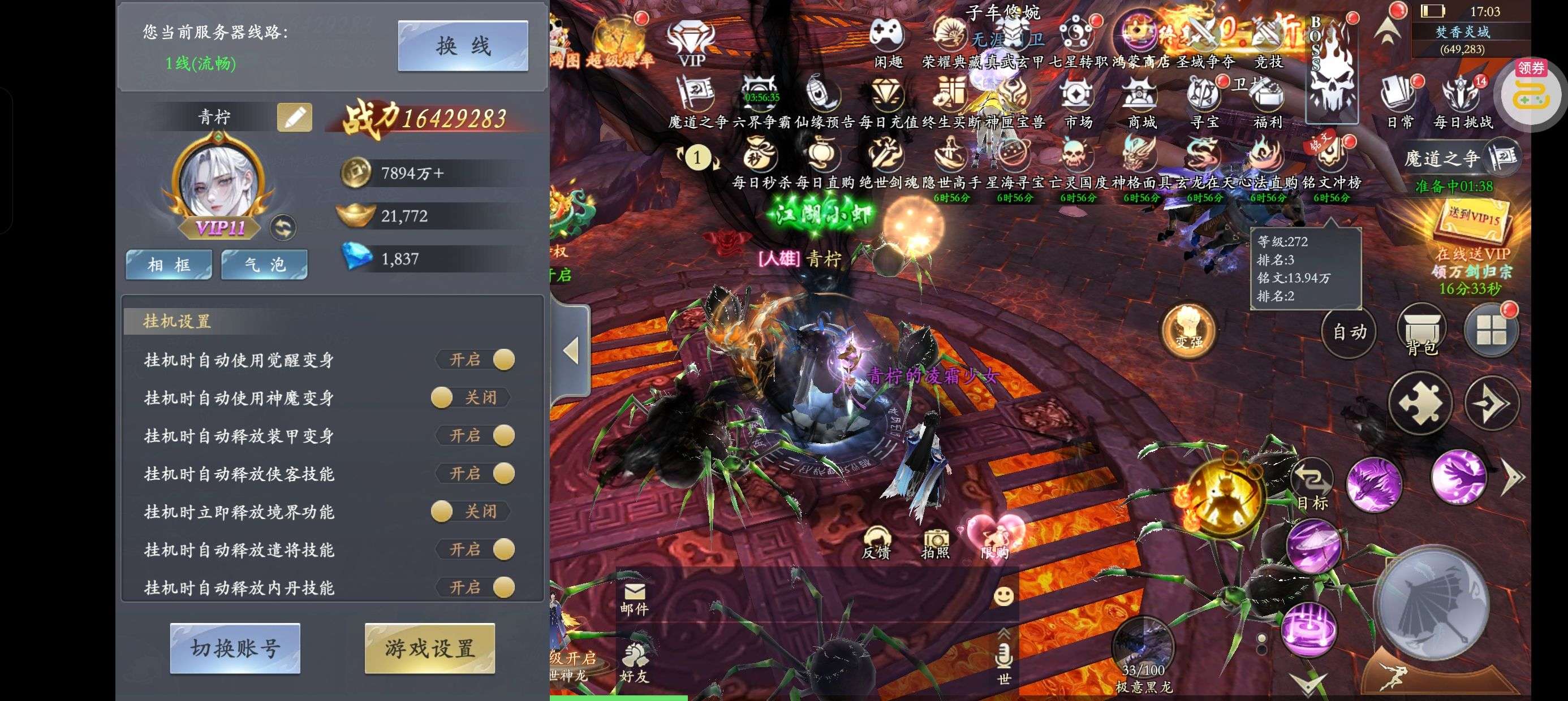This screenshot has height=701, width=1568.
Task: Open the 邮件 mail icon
Action: coord(634,598)
